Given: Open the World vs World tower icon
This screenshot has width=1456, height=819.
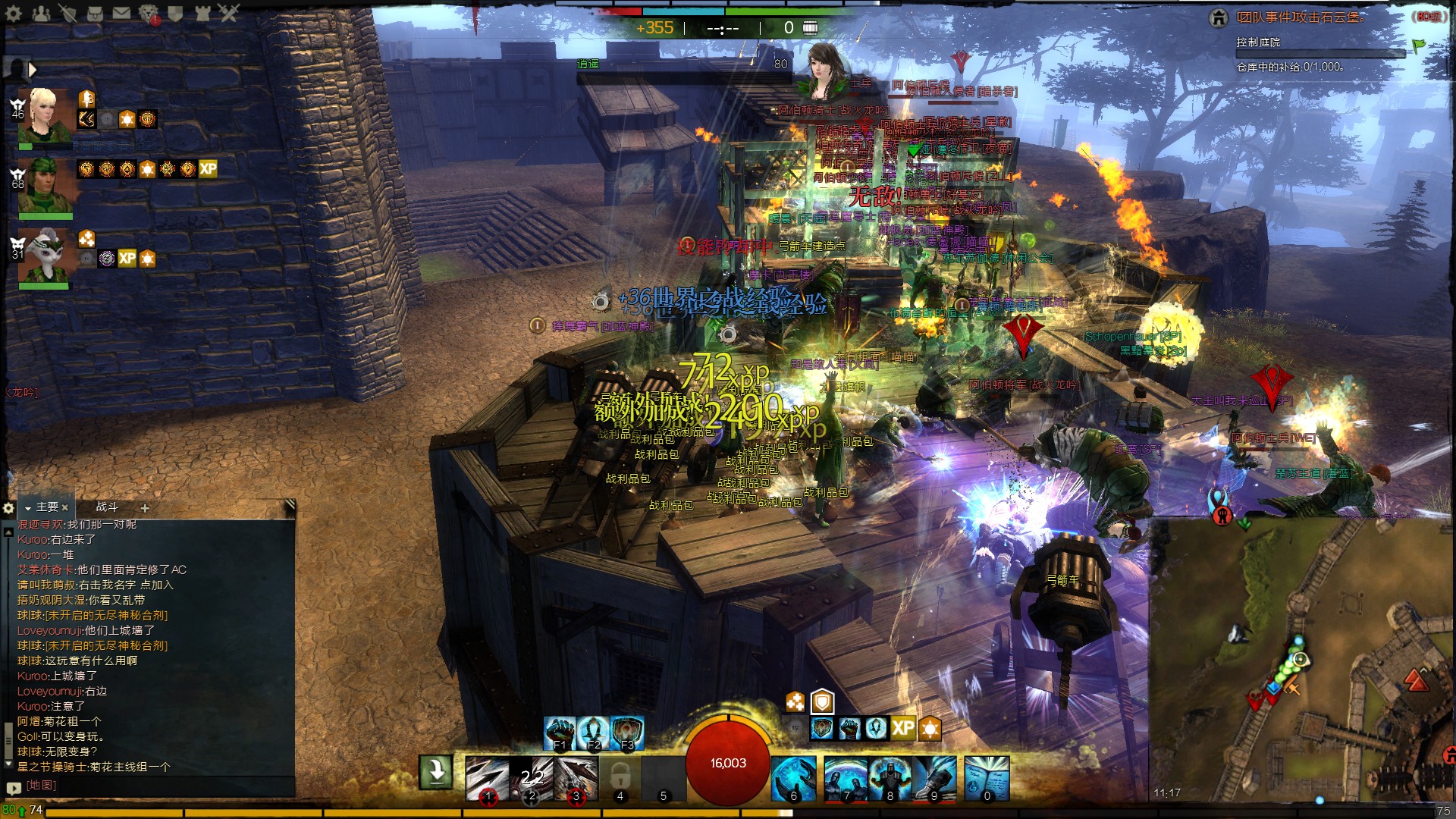Looking at the screenshot, I should coord(202,13).
